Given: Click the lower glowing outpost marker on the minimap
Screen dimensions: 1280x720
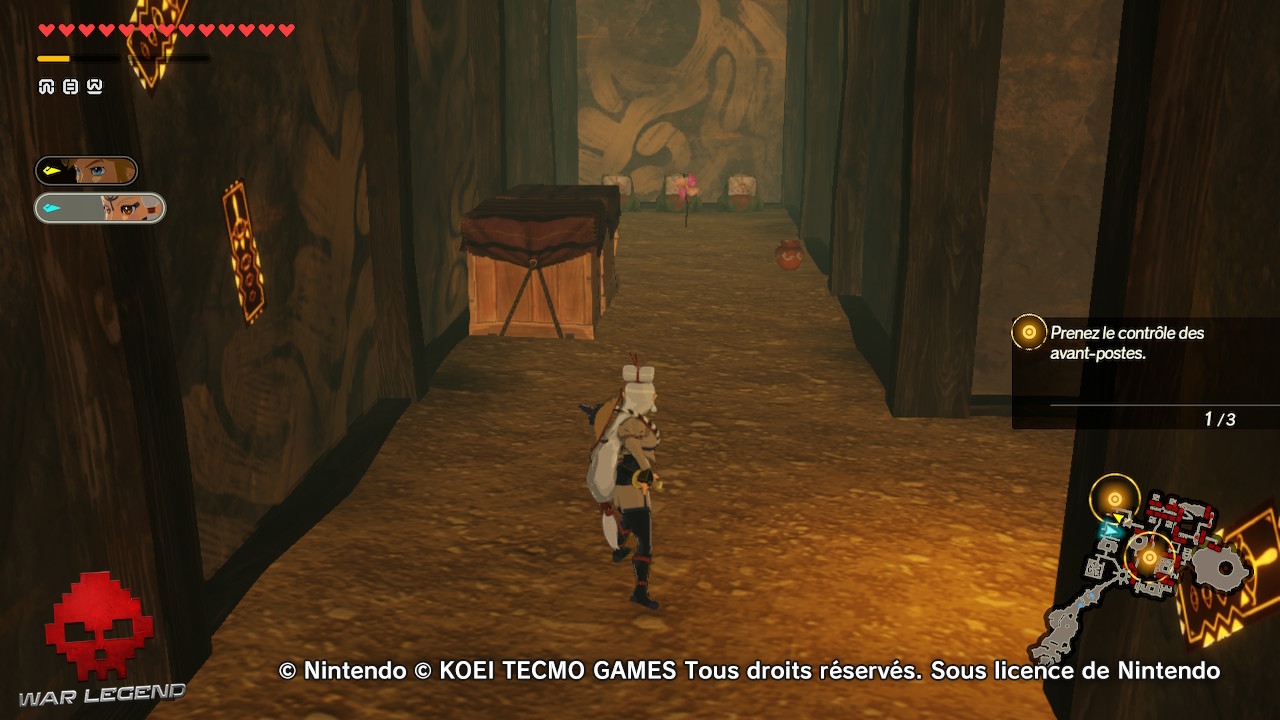Looking at the screenshot, I should click(x=1149, y=557).
